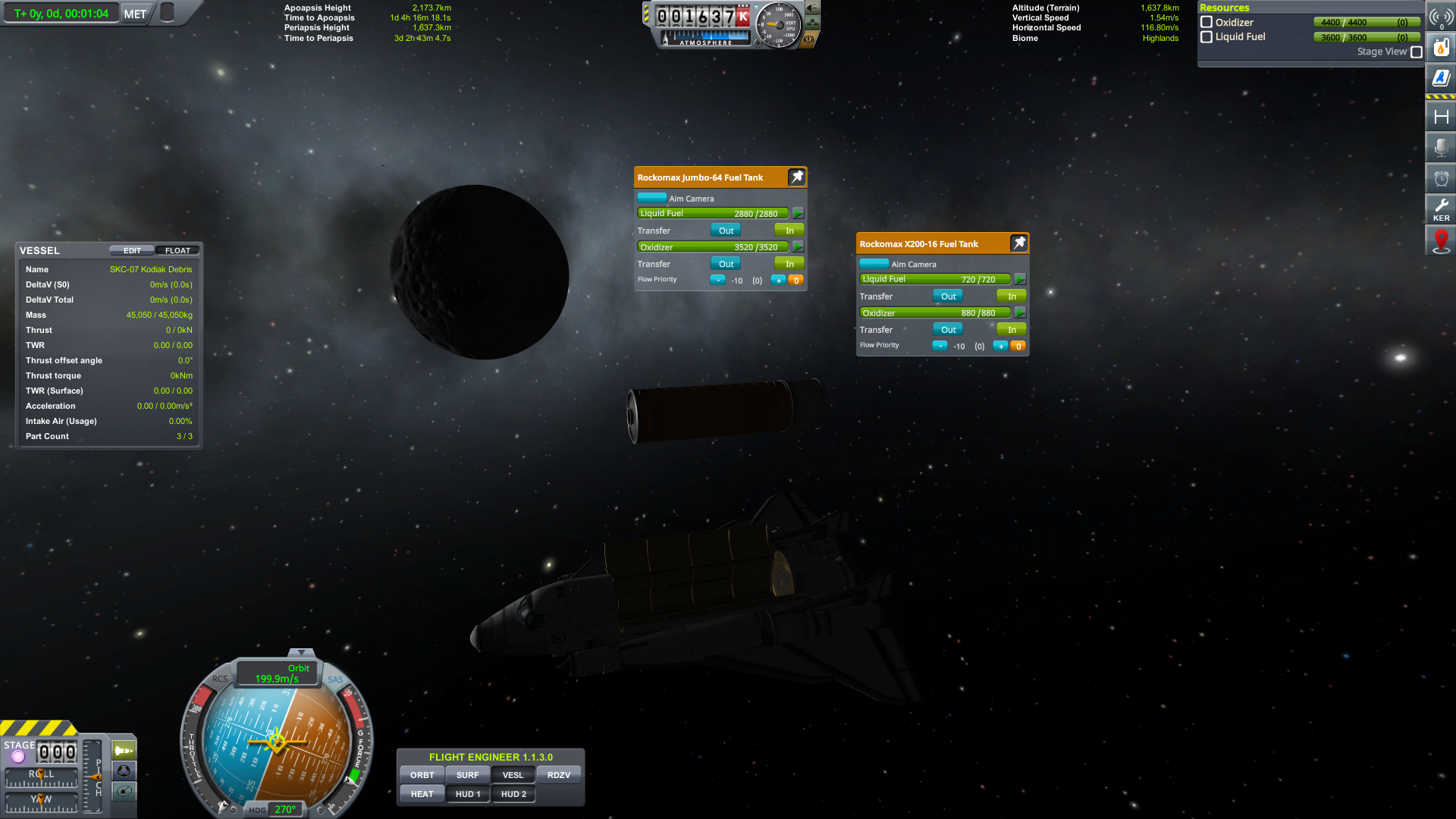The width and height of the screenshot is (1456, 819).
Task: Toggle the Stage View checkbox
Action: click(1417, 52)
